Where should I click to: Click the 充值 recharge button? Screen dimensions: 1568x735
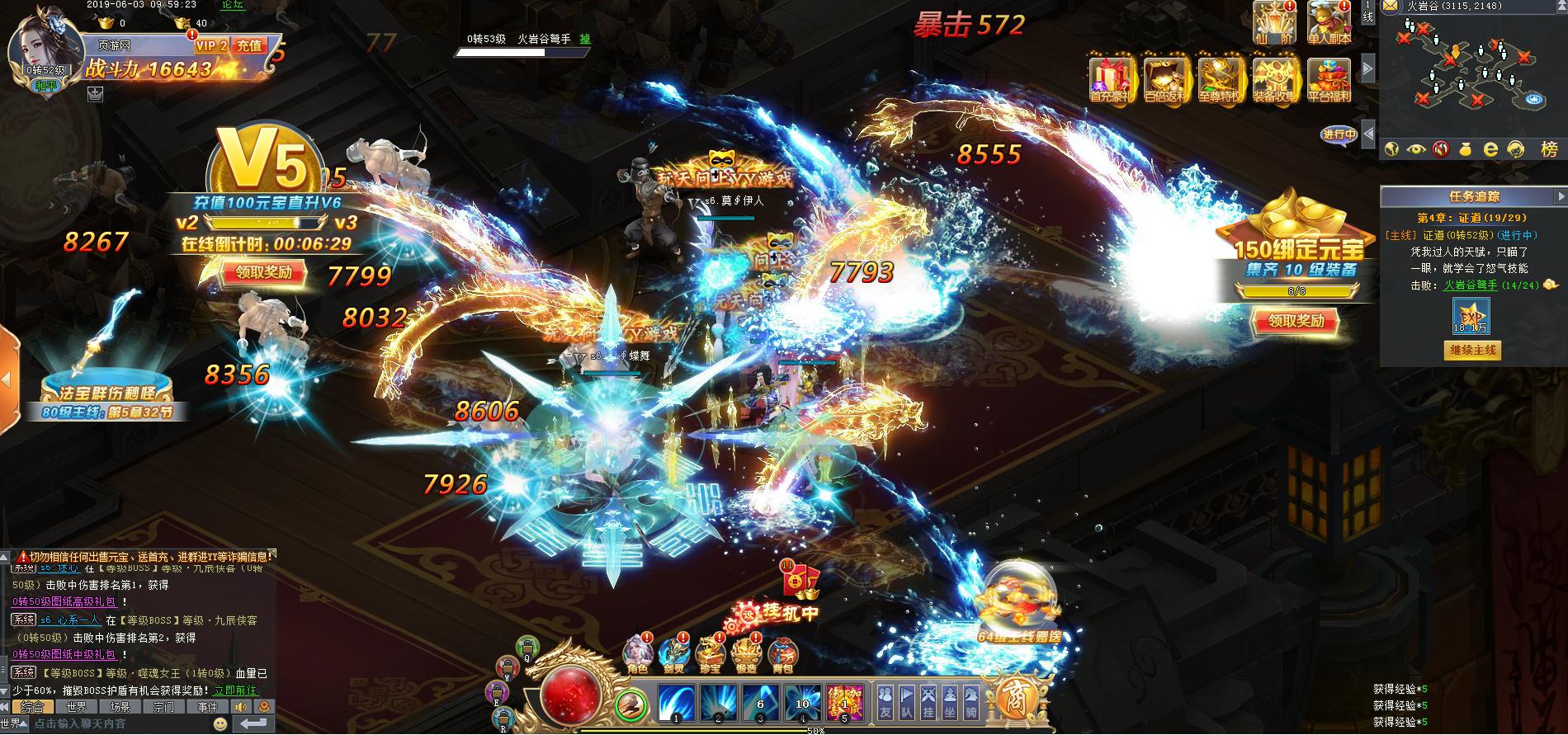(248, 46)
